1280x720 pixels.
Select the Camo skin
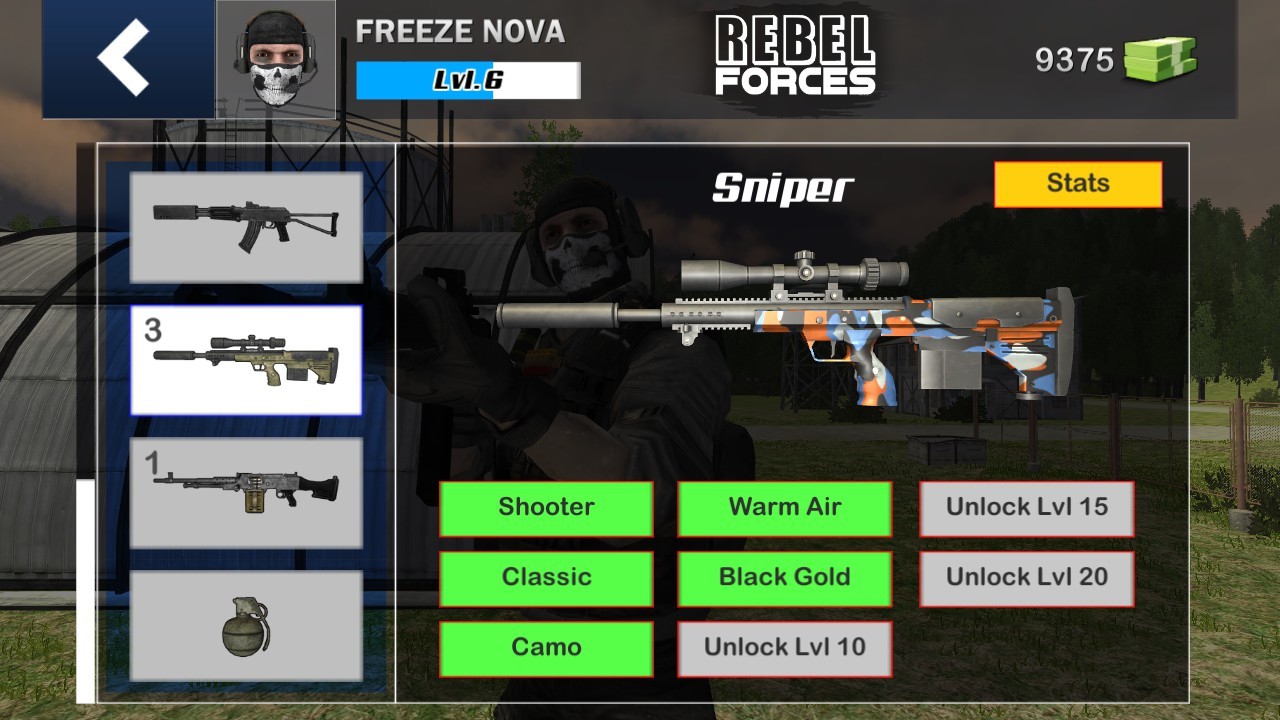pyautogui.click(x=547, y=647)
